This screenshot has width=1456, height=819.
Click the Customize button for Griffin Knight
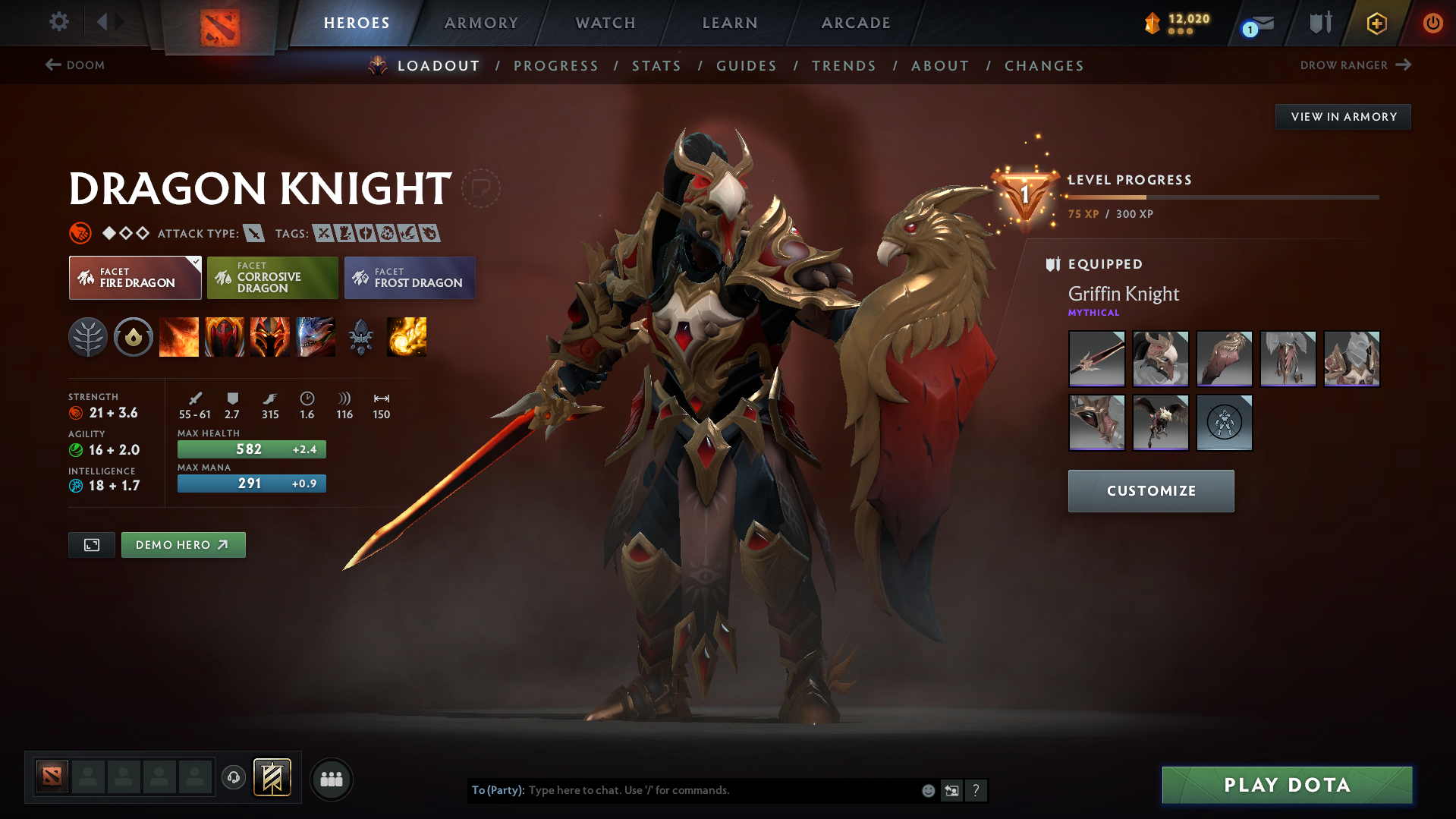(1150, 490)
